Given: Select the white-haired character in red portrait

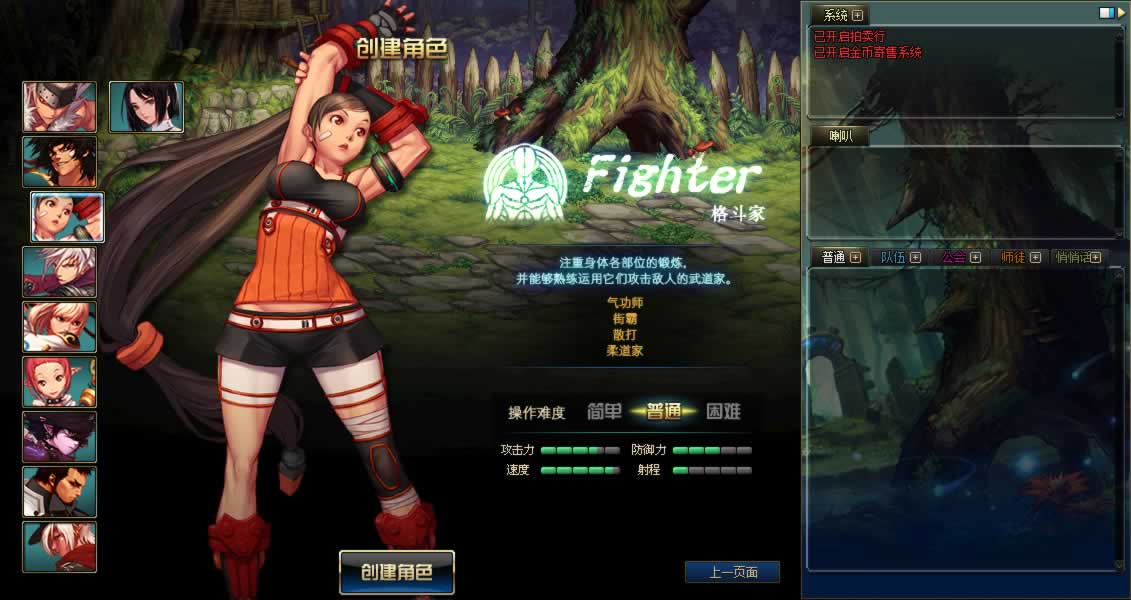Looking at the screenshot, I should click(x=60, y=547).
